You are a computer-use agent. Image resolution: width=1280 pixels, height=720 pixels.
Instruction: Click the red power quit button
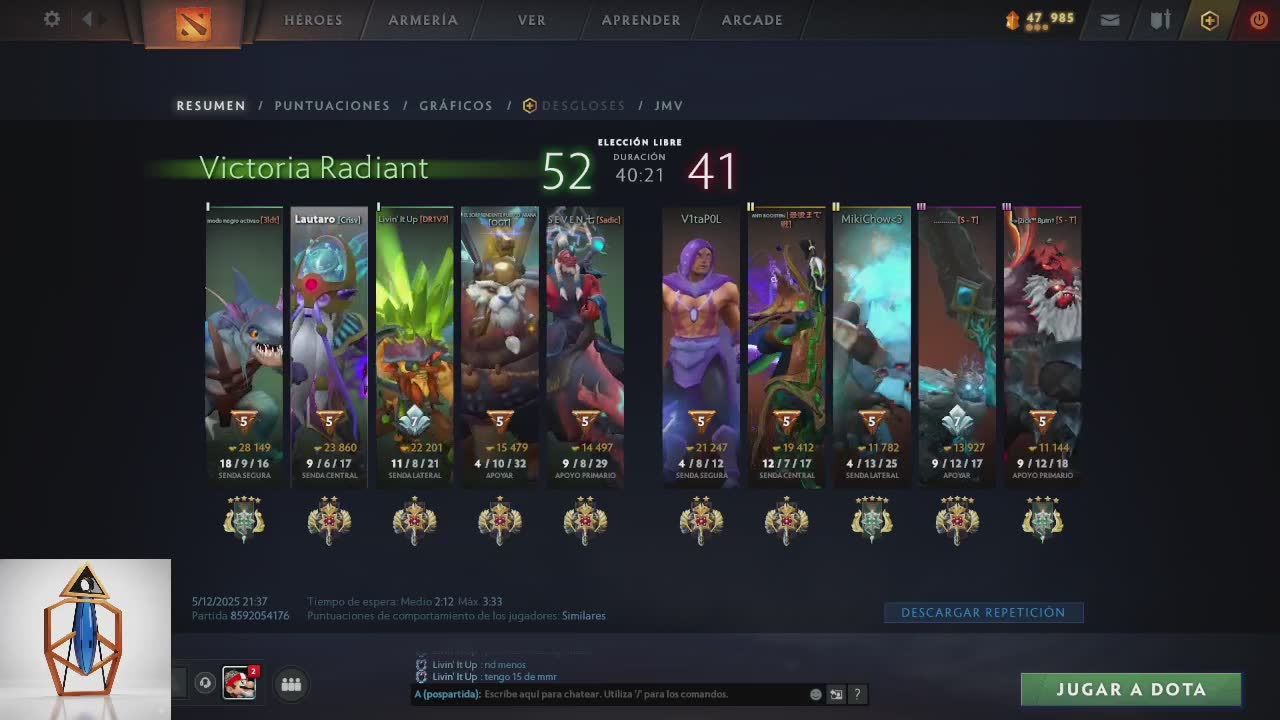point(1259,20)
